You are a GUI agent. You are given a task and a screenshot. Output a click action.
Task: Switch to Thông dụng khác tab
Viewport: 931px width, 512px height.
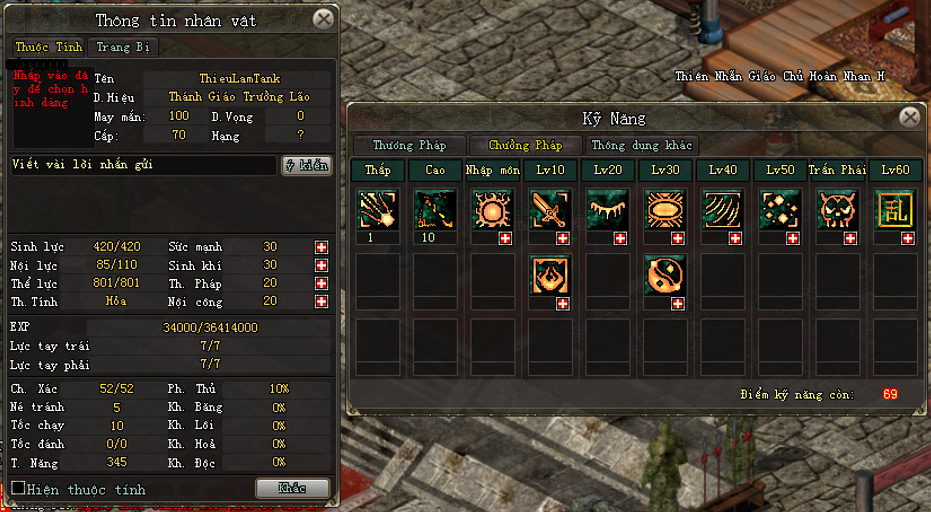[x=641, y=145]
